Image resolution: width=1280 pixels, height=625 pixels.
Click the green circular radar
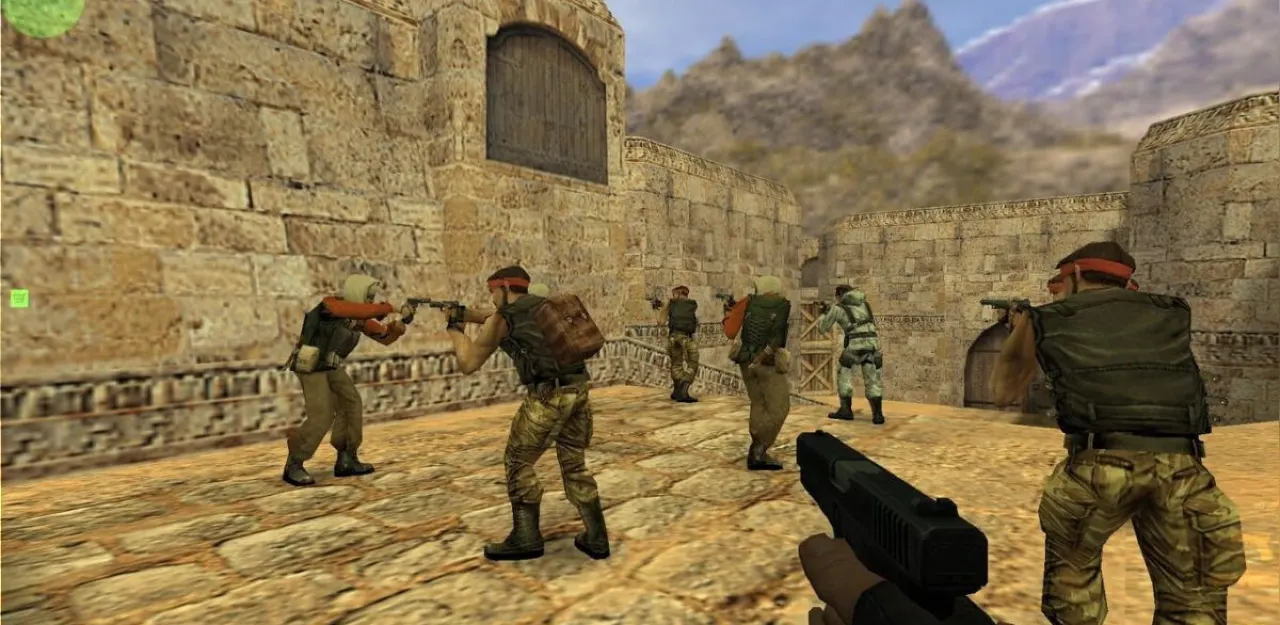pos(43,15)
